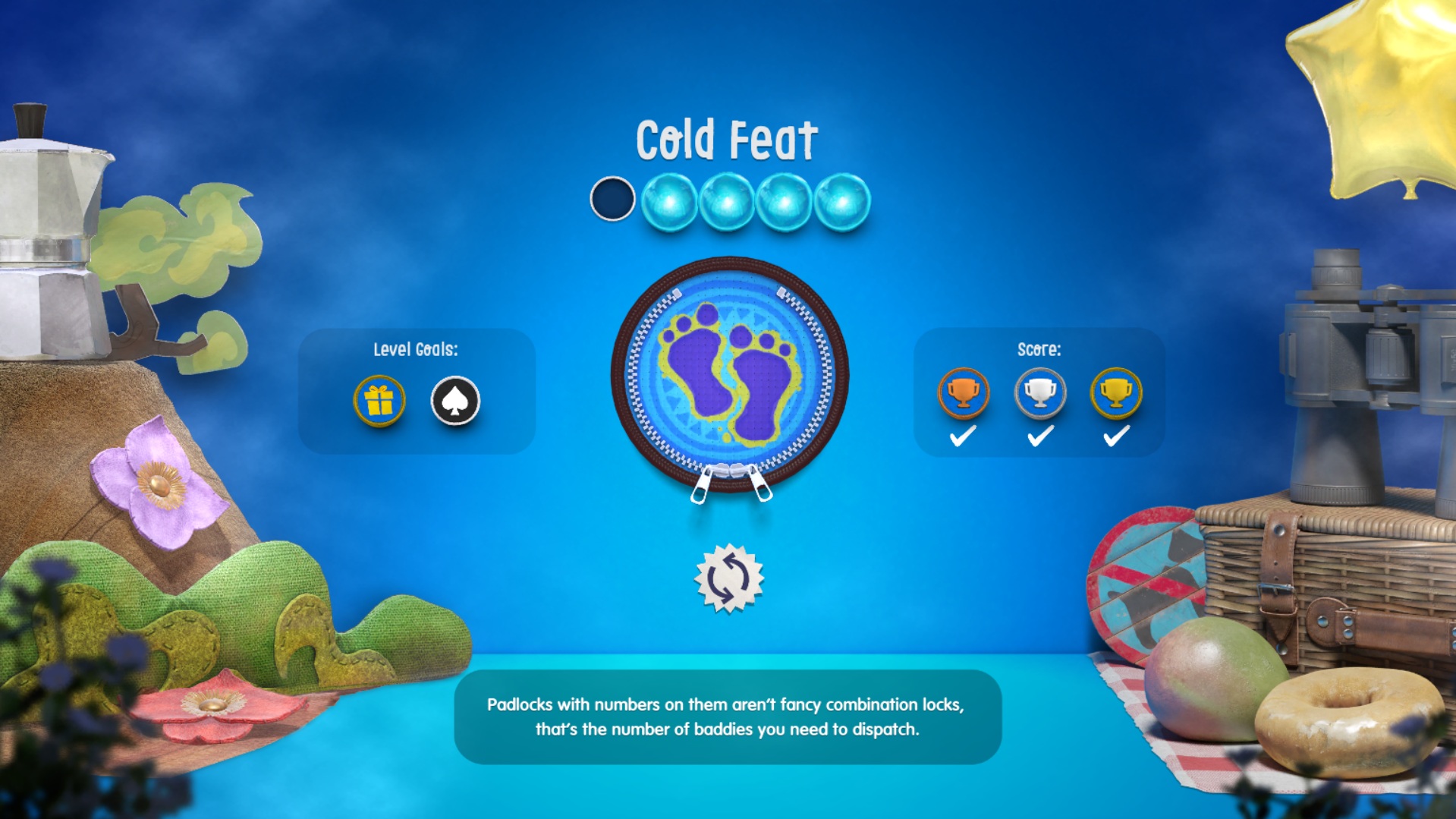Choose the bronze trophy score icon

964,393
